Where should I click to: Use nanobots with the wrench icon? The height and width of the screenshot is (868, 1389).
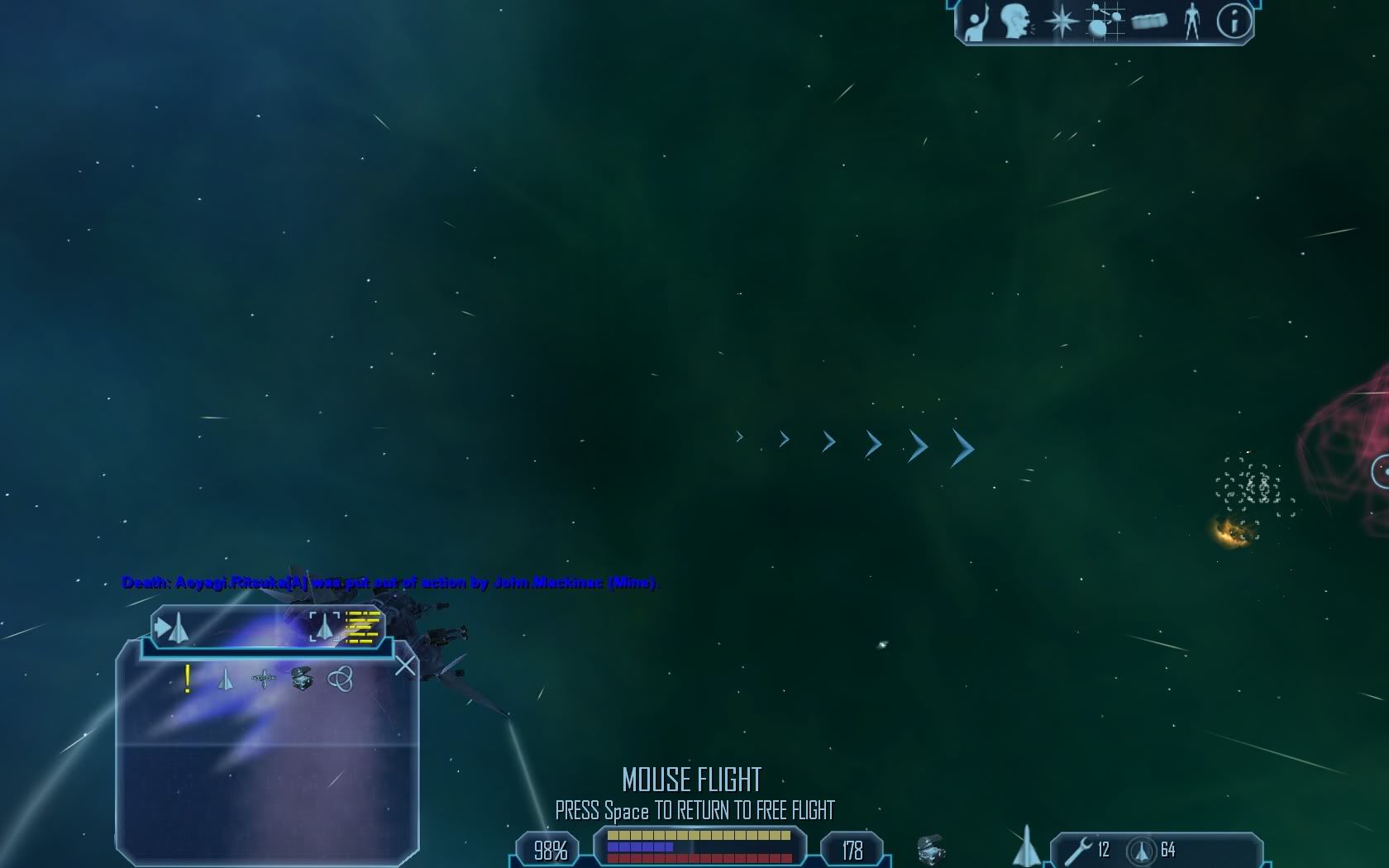coord(1078,850)
